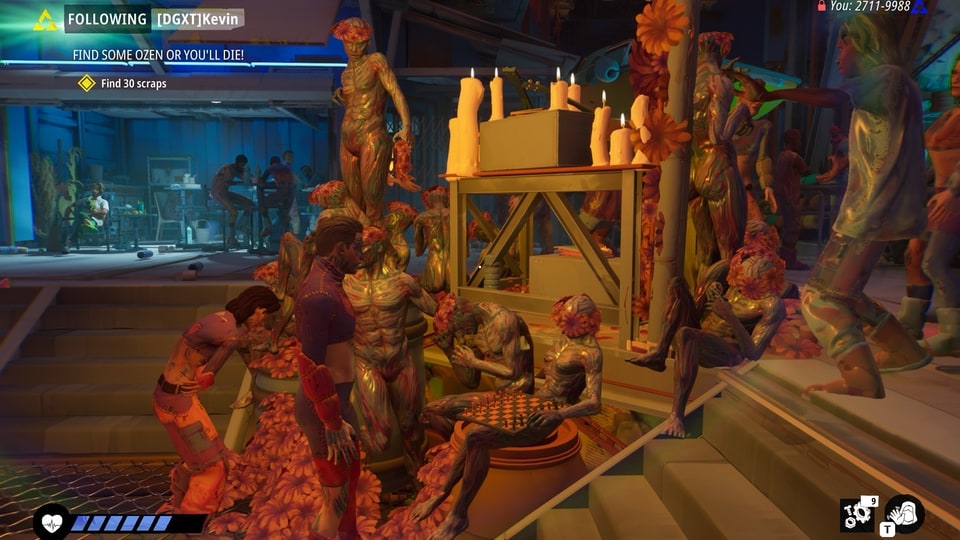
Task: Click the blue triangle emblem beside session code
Action: [919, 7]
